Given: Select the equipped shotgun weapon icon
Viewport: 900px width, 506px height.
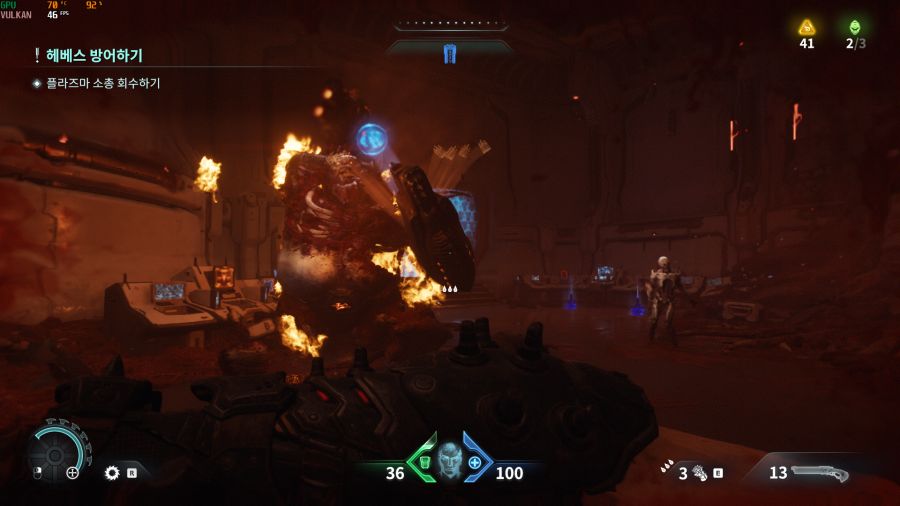Looking at the screenshot, I should click(x=820, y=472).
